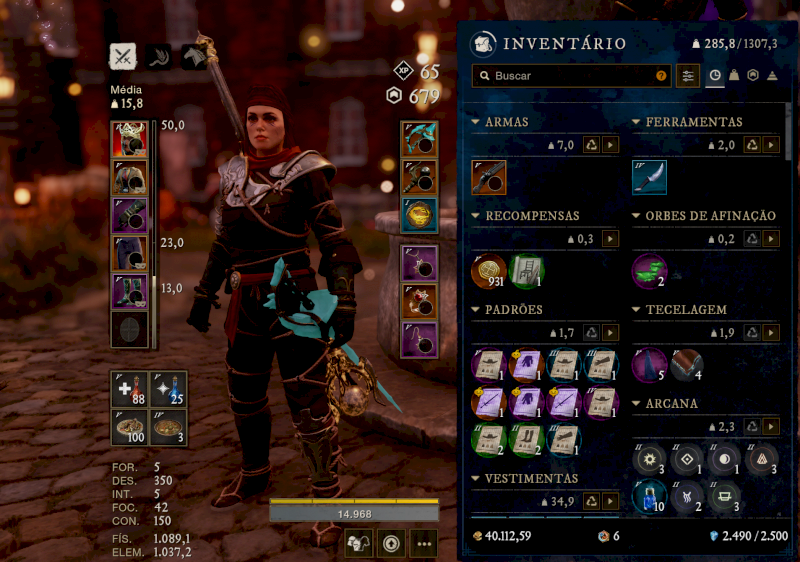This screenshot has width=800, height=562.
Task: Click the equipped golden shield slot
Action: pyautogui.click(x=419, y=214)
